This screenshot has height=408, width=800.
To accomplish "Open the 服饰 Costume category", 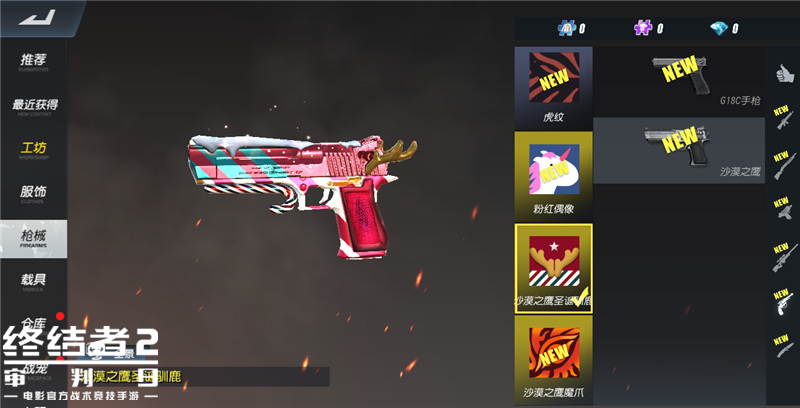I will (34, 193).
